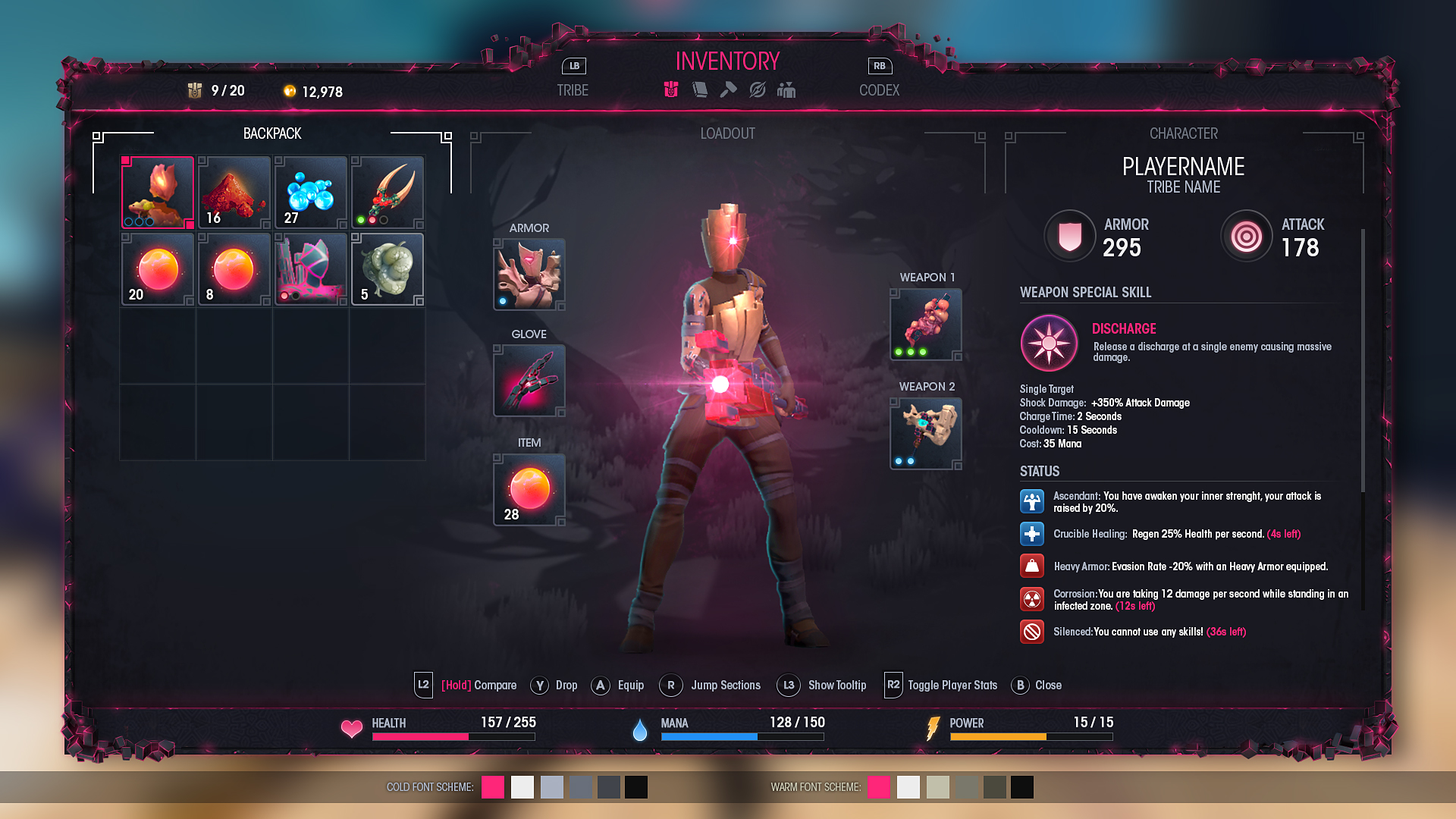Select the equipped Glove slot
The width and height of the screenshot is (1456, 819).
coord(529,381)
